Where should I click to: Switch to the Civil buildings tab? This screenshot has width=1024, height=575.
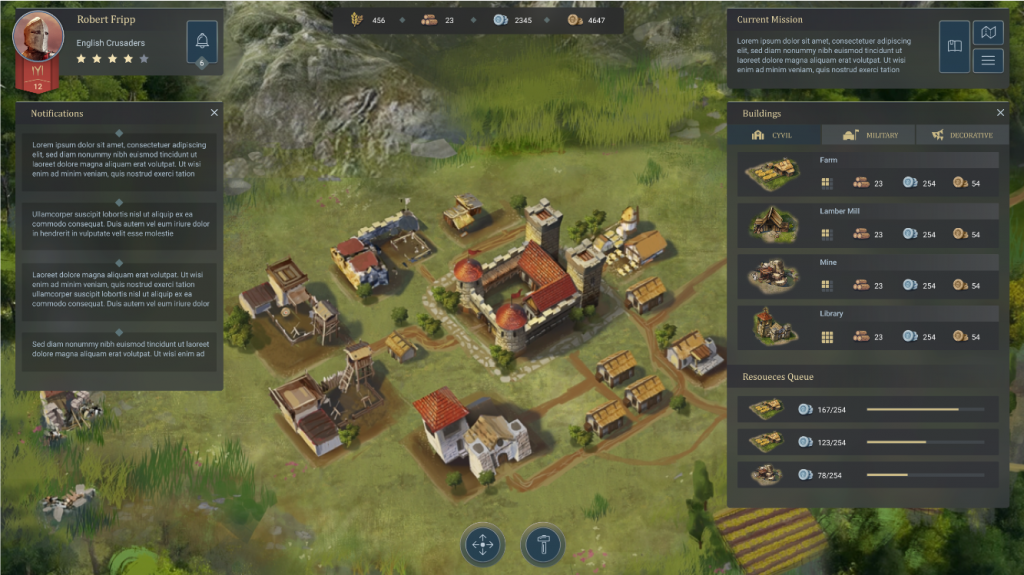774,135
